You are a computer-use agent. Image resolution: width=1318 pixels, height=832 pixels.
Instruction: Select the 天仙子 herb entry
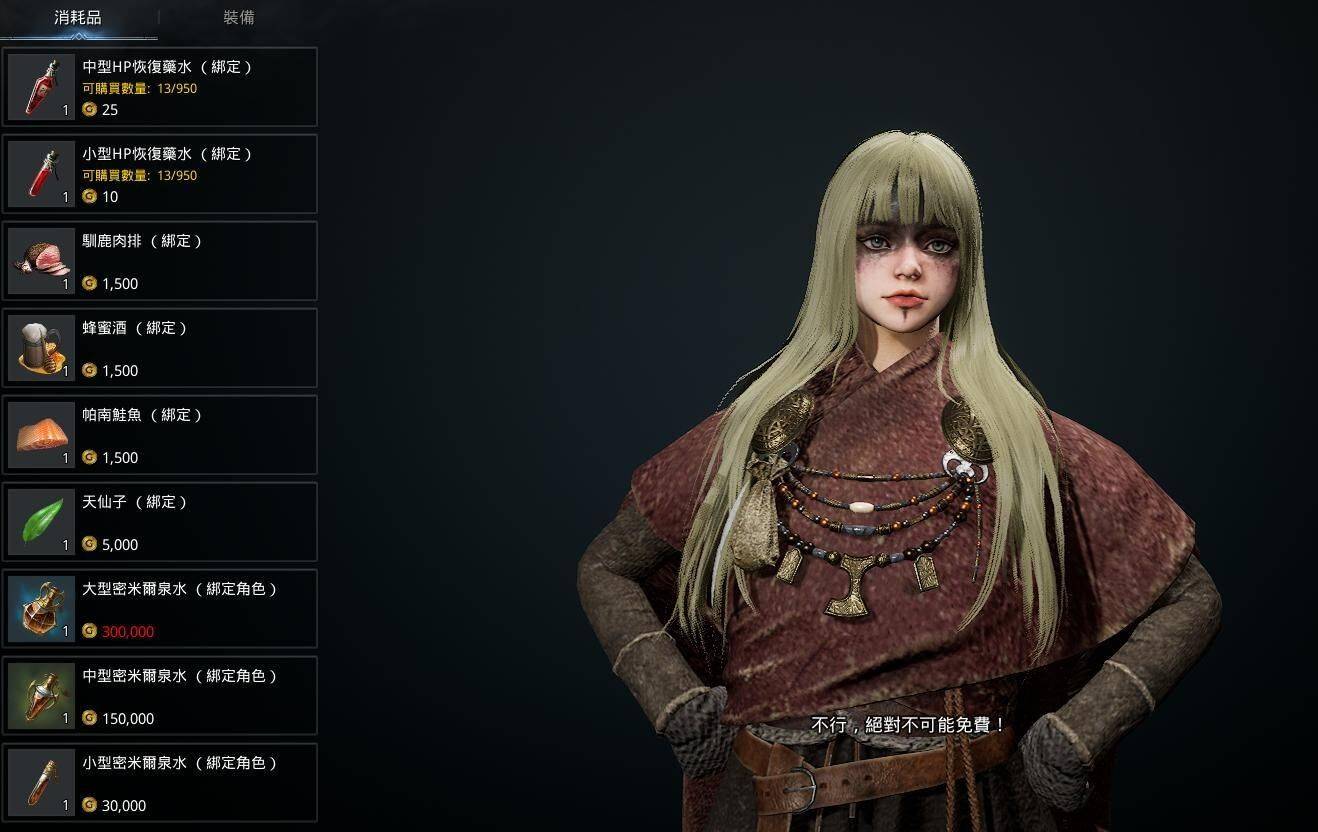160,522
